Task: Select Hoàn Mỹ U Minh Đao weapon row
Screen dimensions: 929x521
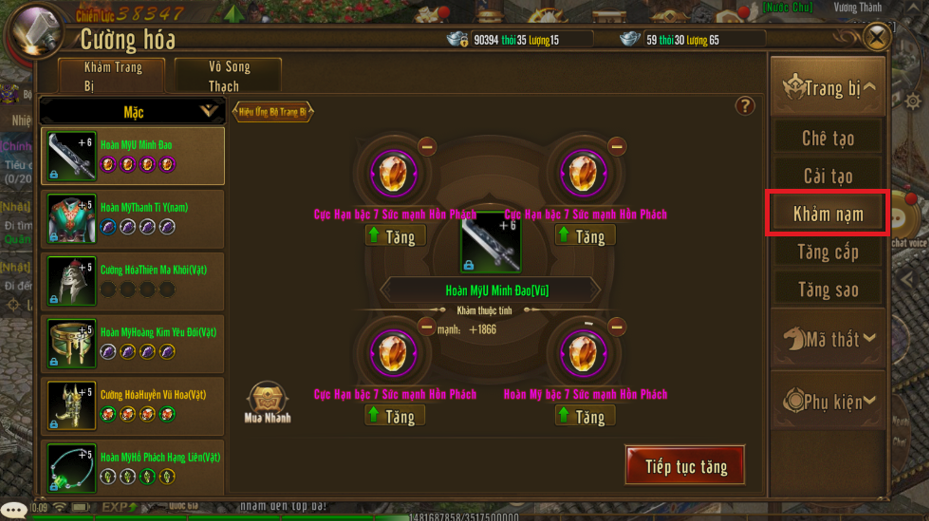Action: 133,156
